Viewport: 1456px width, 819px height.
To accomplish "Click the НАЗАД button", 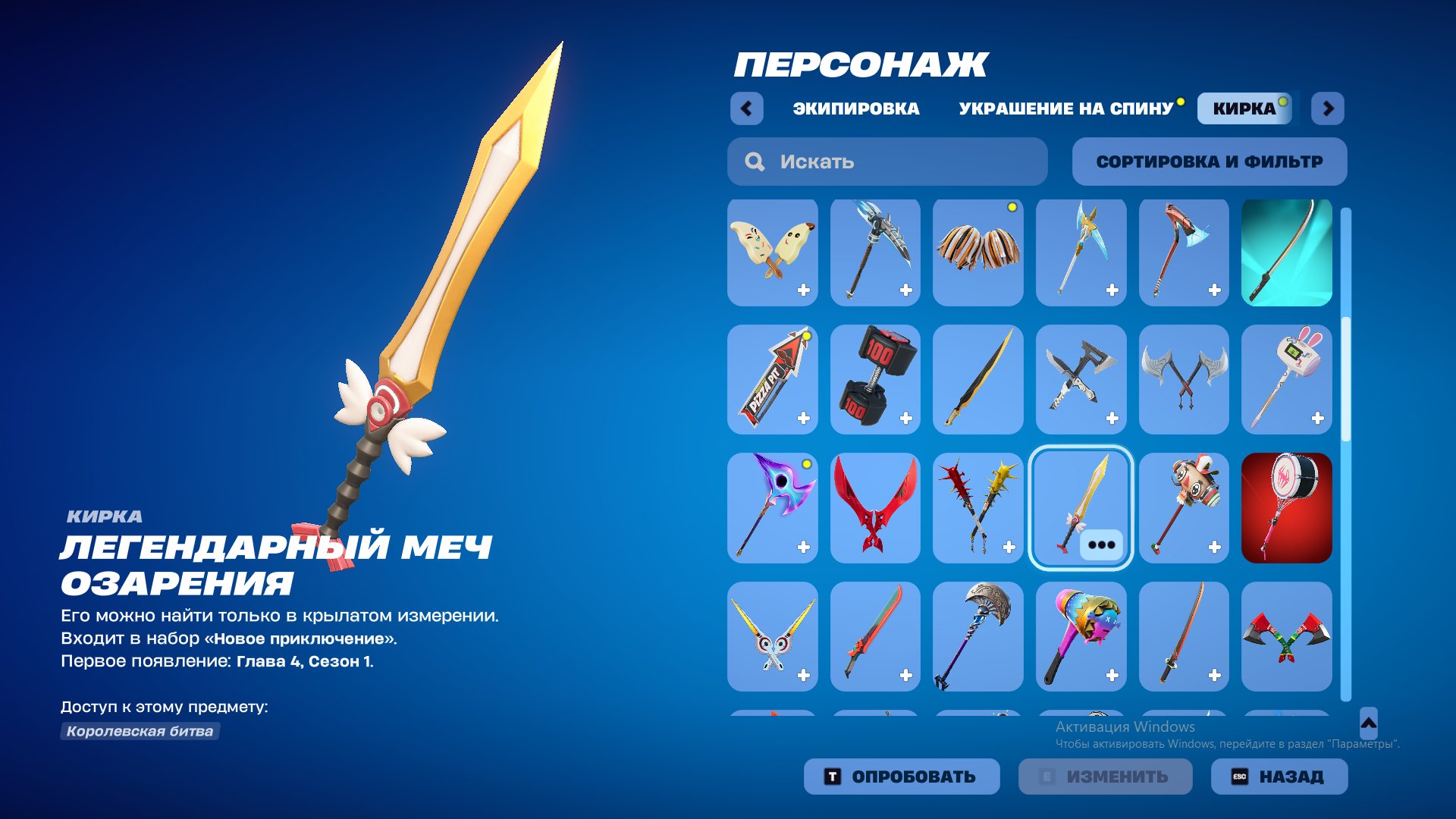I will 1279,776.
